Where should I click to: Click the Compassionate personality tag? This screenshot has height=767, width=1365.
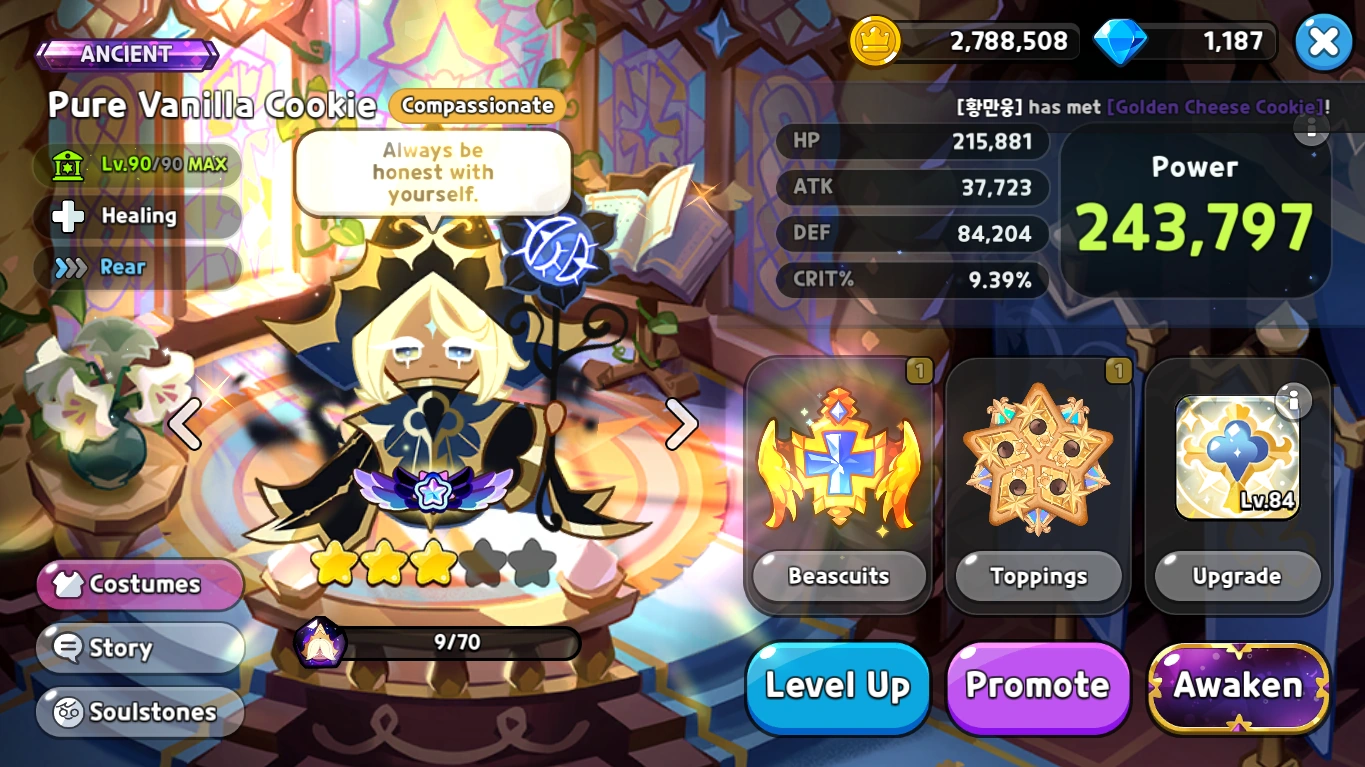tap(477, 106)
